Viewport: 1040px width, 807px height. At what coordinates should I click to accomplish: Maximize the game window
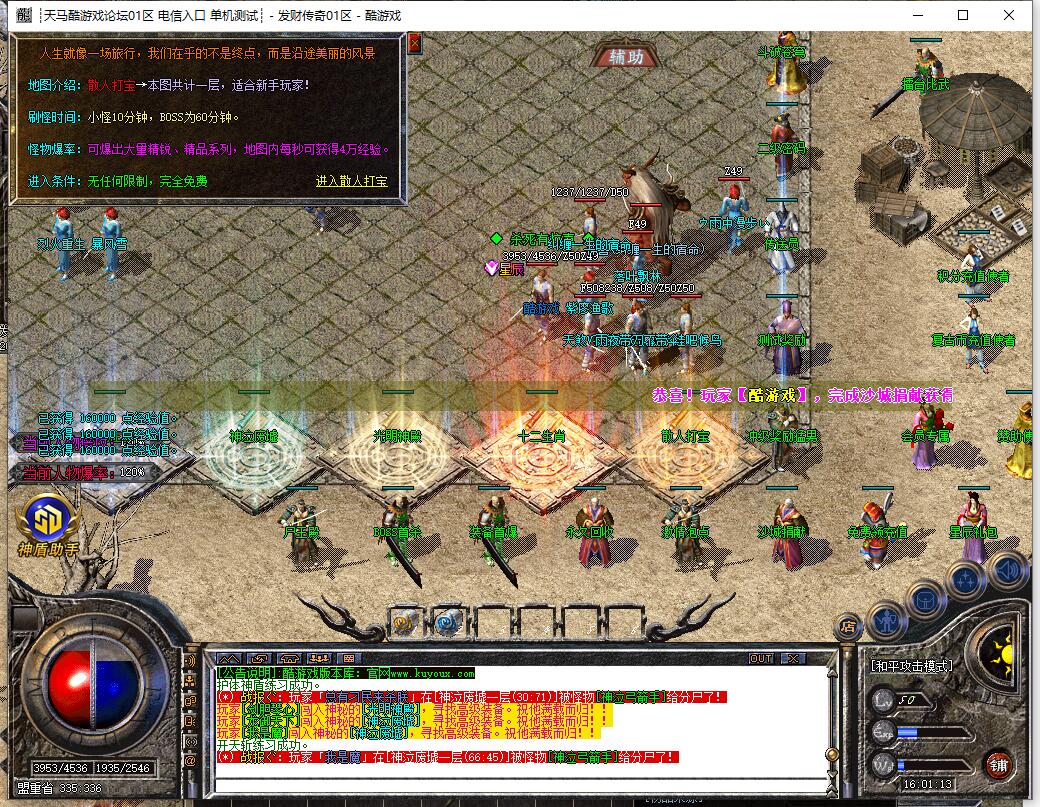point(963,15)
